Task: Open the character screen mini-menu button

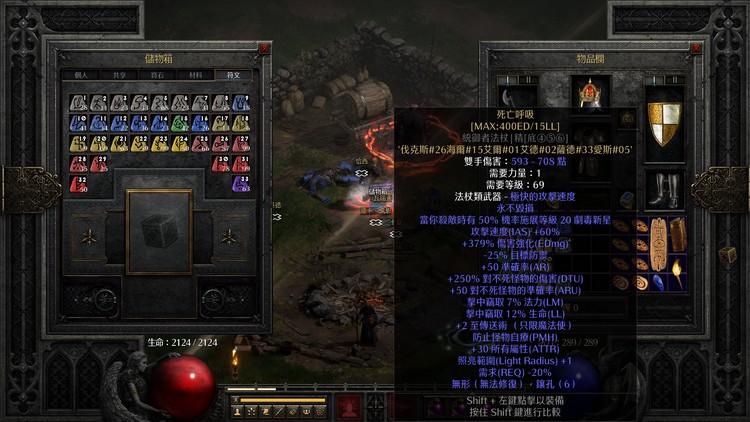Action: coord(238,410)
